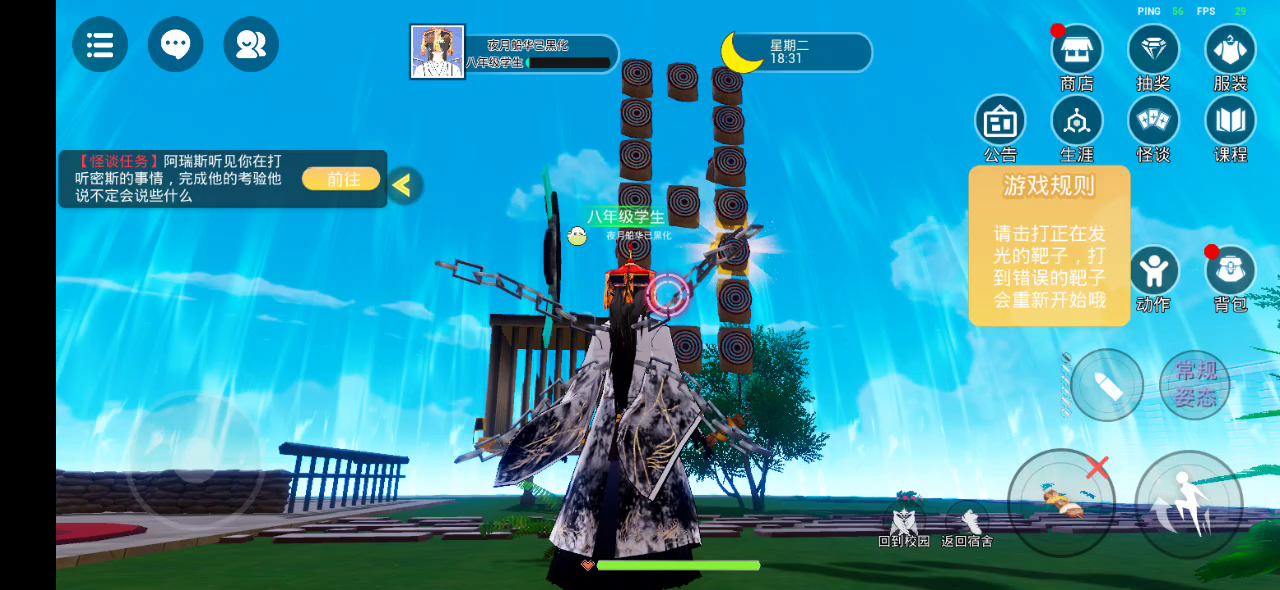Viewport: 1280px width, 590px height.
Task: Open the 怪谈 ghost stories menu
Action: pyautogui.click(x=1153, y=122)
